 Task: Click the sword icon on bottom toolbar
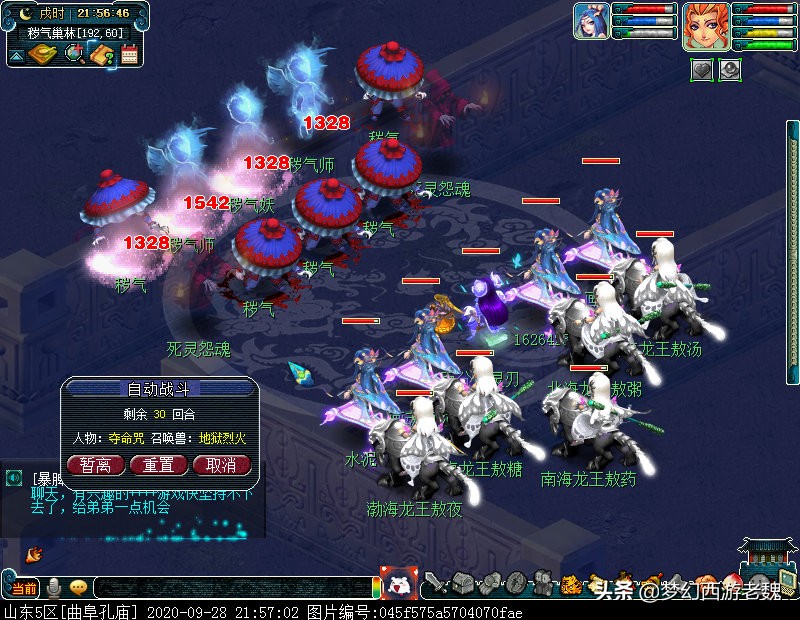[435, 584]
